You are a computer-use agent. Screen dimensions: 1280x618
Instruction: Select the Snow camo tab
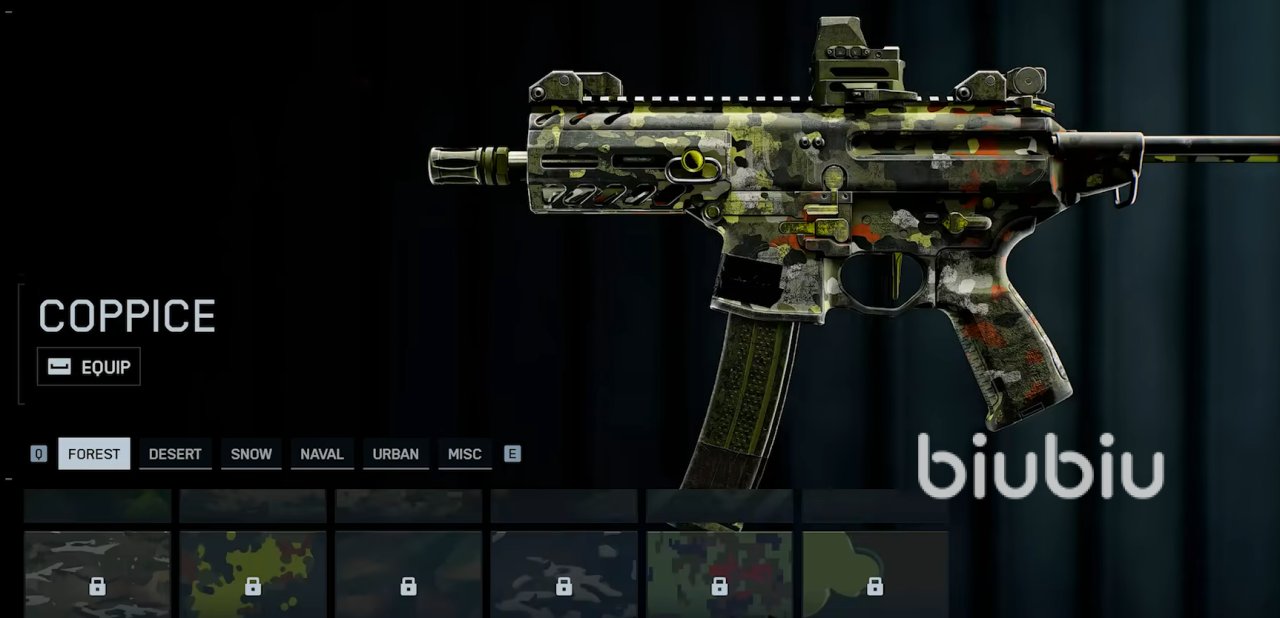251,454
